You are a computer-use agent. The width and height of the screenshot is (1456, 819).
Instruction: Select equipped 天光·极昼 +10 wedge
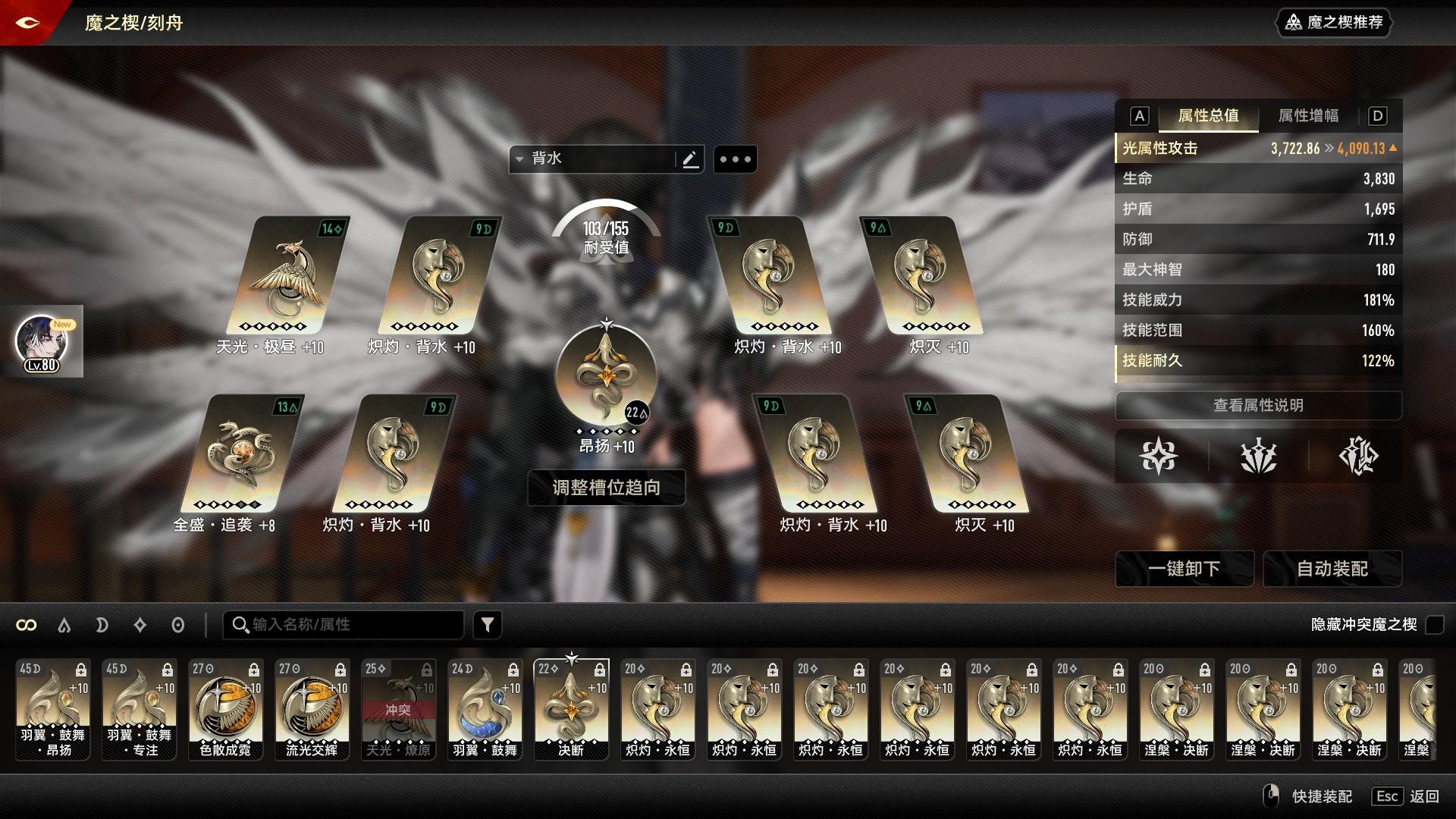click(288, 277)
